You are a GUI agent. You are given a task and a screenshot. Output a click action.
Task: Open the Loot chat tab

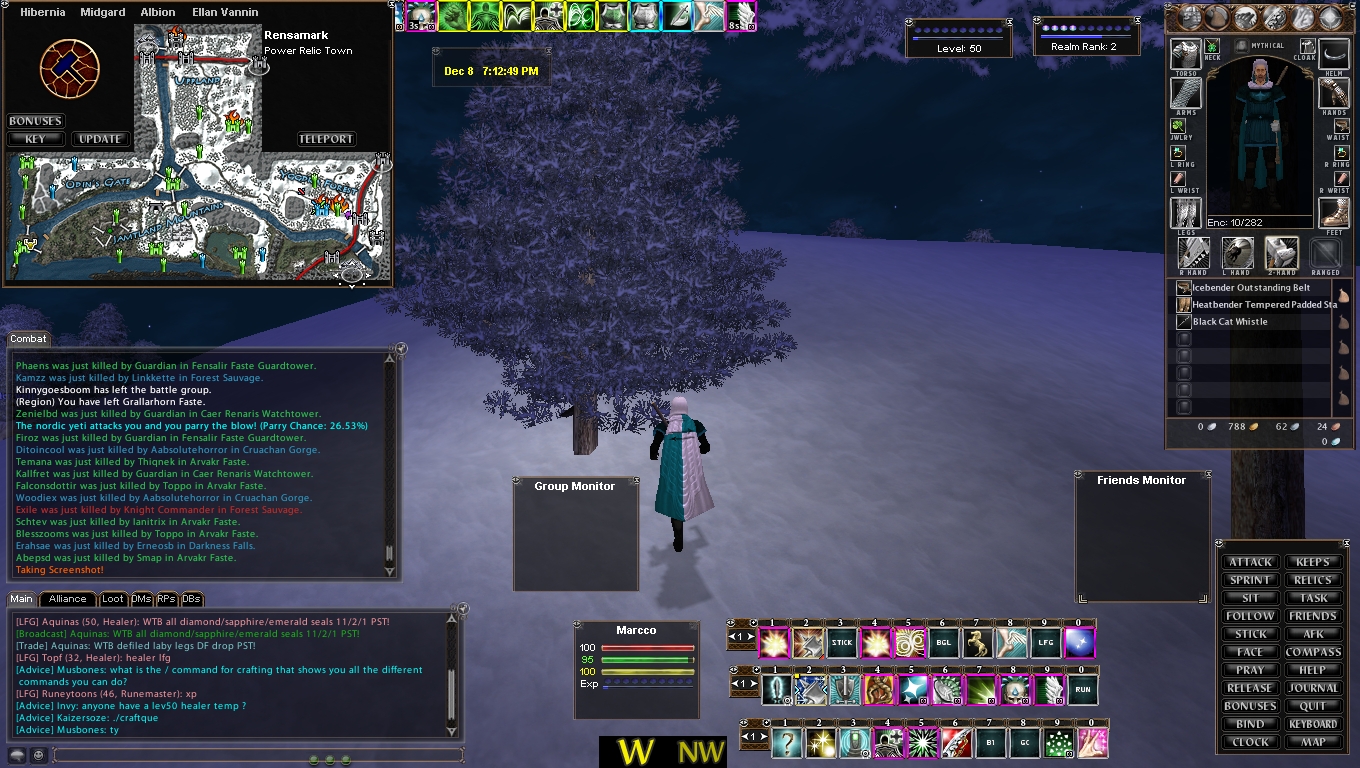tap(113, 599)
